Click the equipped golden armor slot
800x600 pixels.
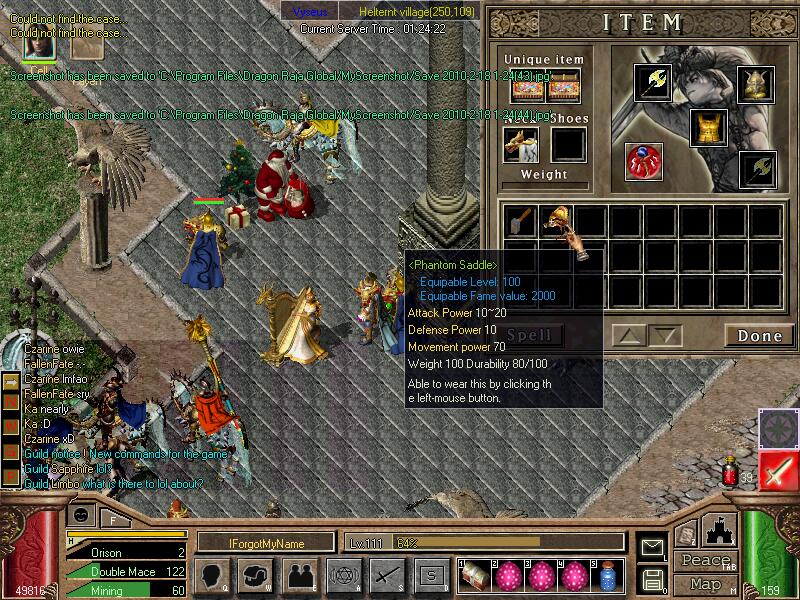(x=708, y=128)
